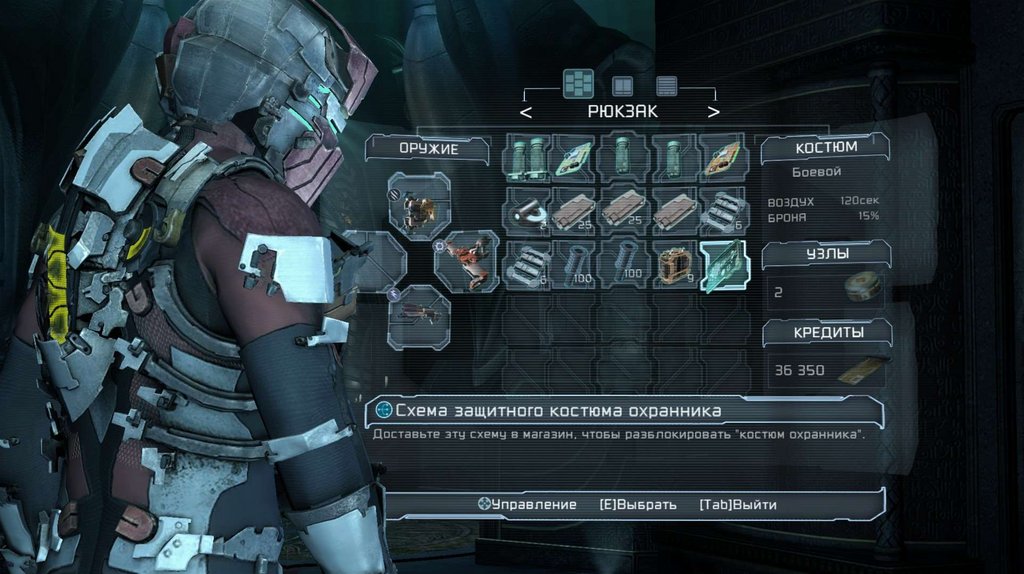Choose the twin-canister med pack slot

click(529, 158)
